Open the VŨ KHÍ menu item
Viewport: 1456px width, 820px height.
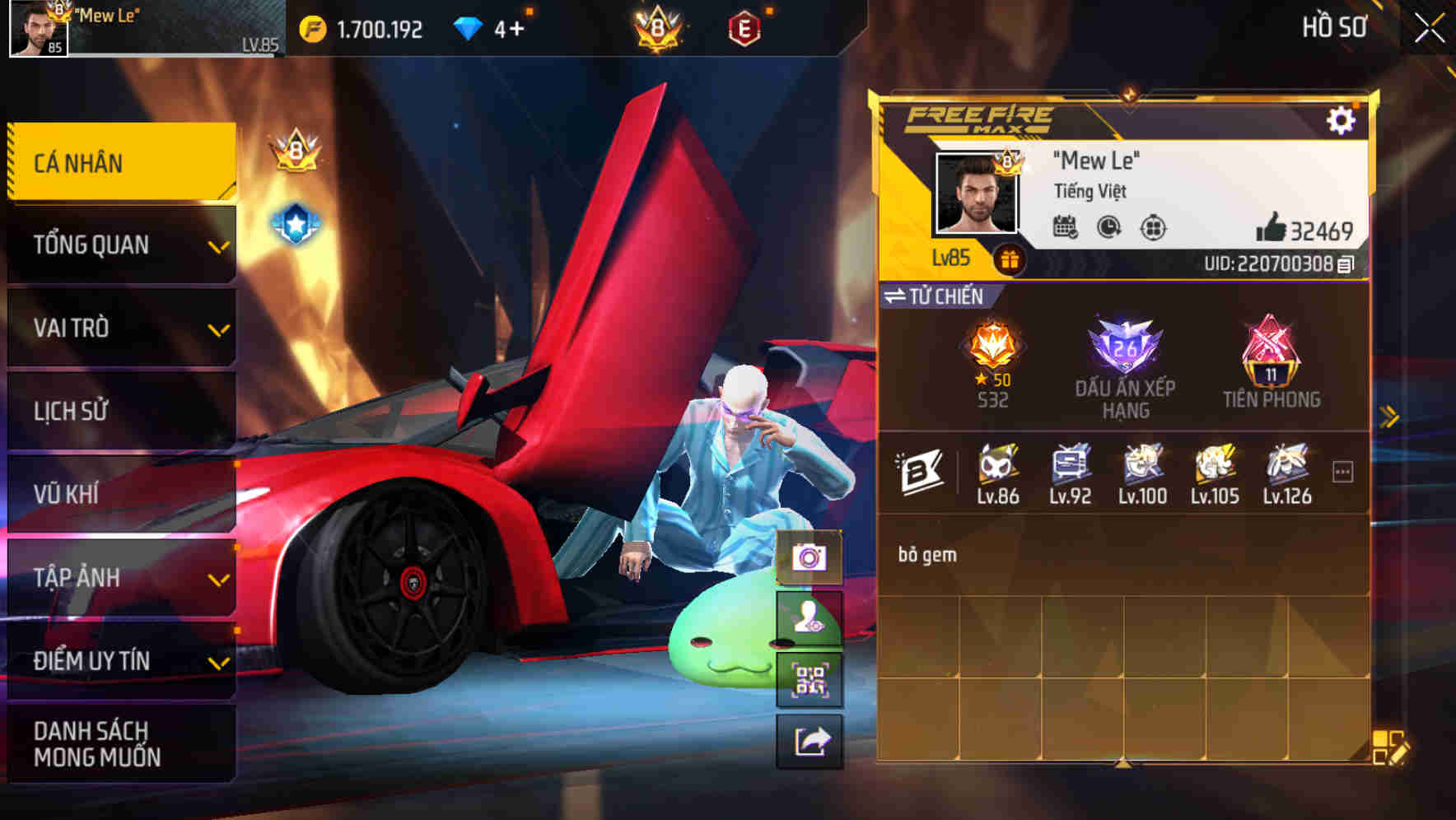[x=119, y=494]
